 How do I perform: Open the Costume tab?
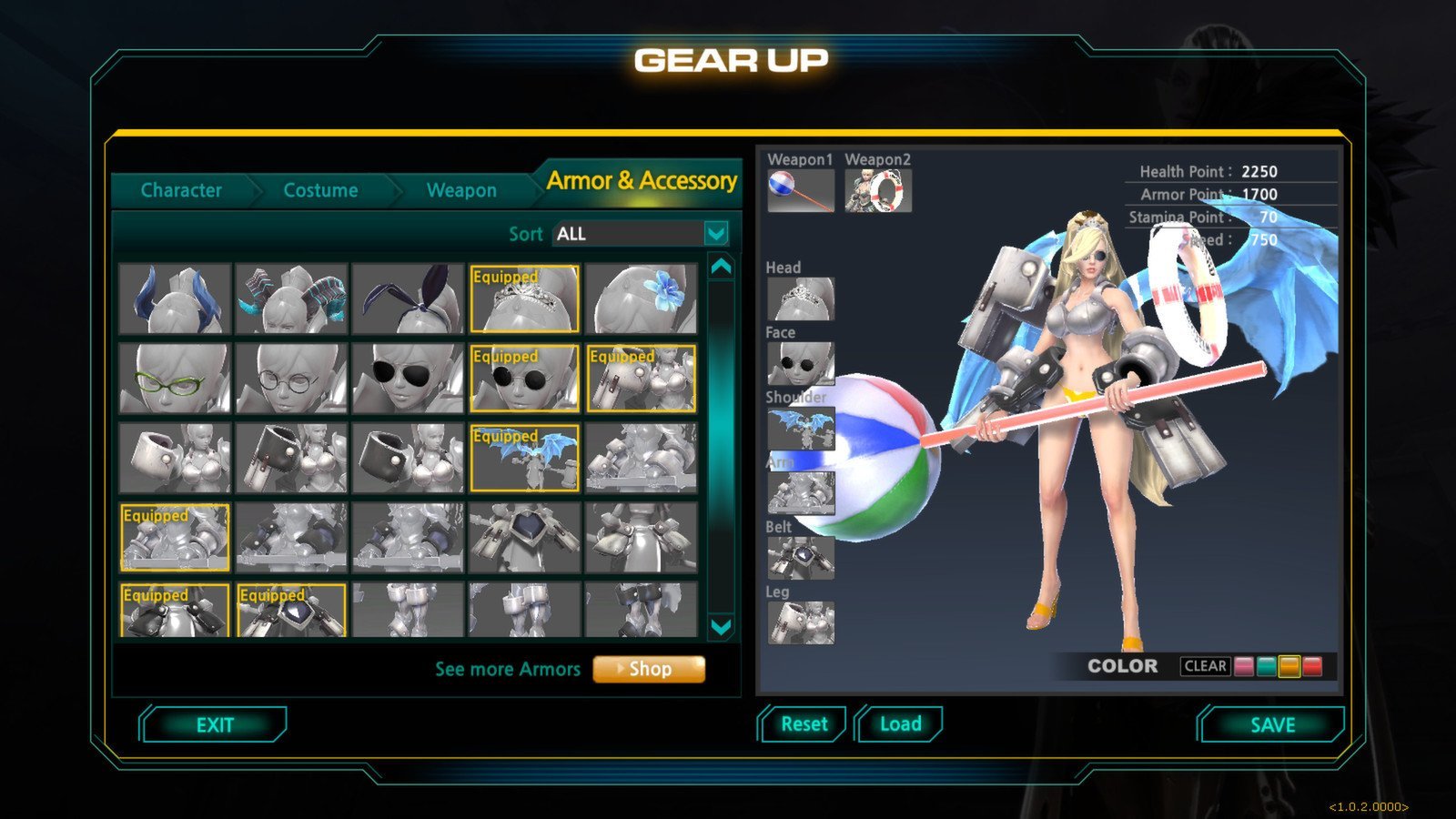pos(320,190)
